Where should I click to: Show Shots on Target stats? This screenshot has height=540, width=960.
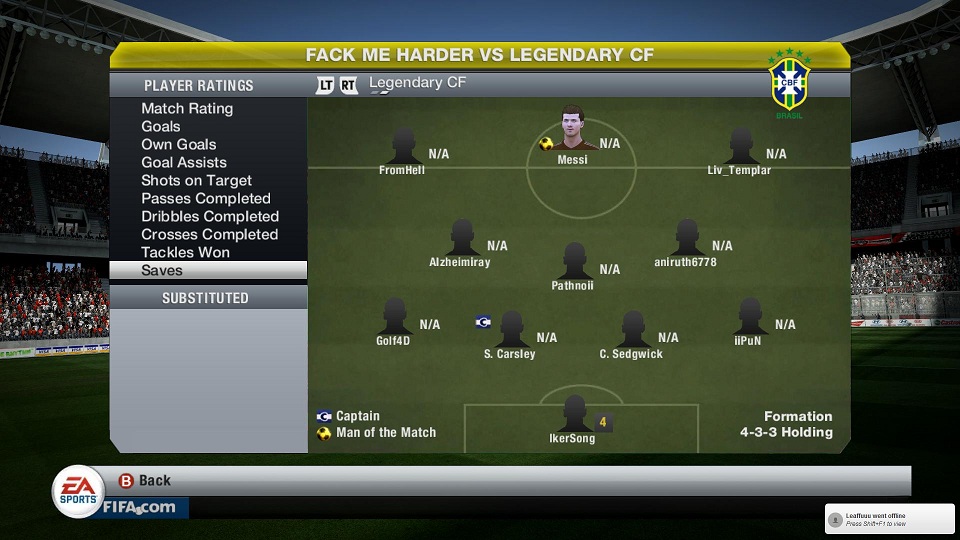[196, 181]
